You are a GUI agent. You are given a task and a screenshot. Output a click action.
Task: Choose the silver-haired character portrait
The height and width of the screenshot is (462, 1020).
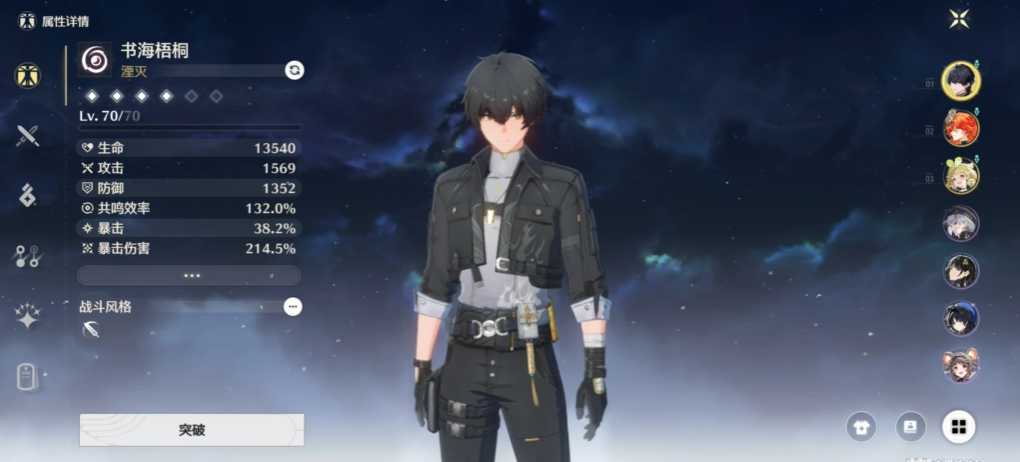pos(961,223)
